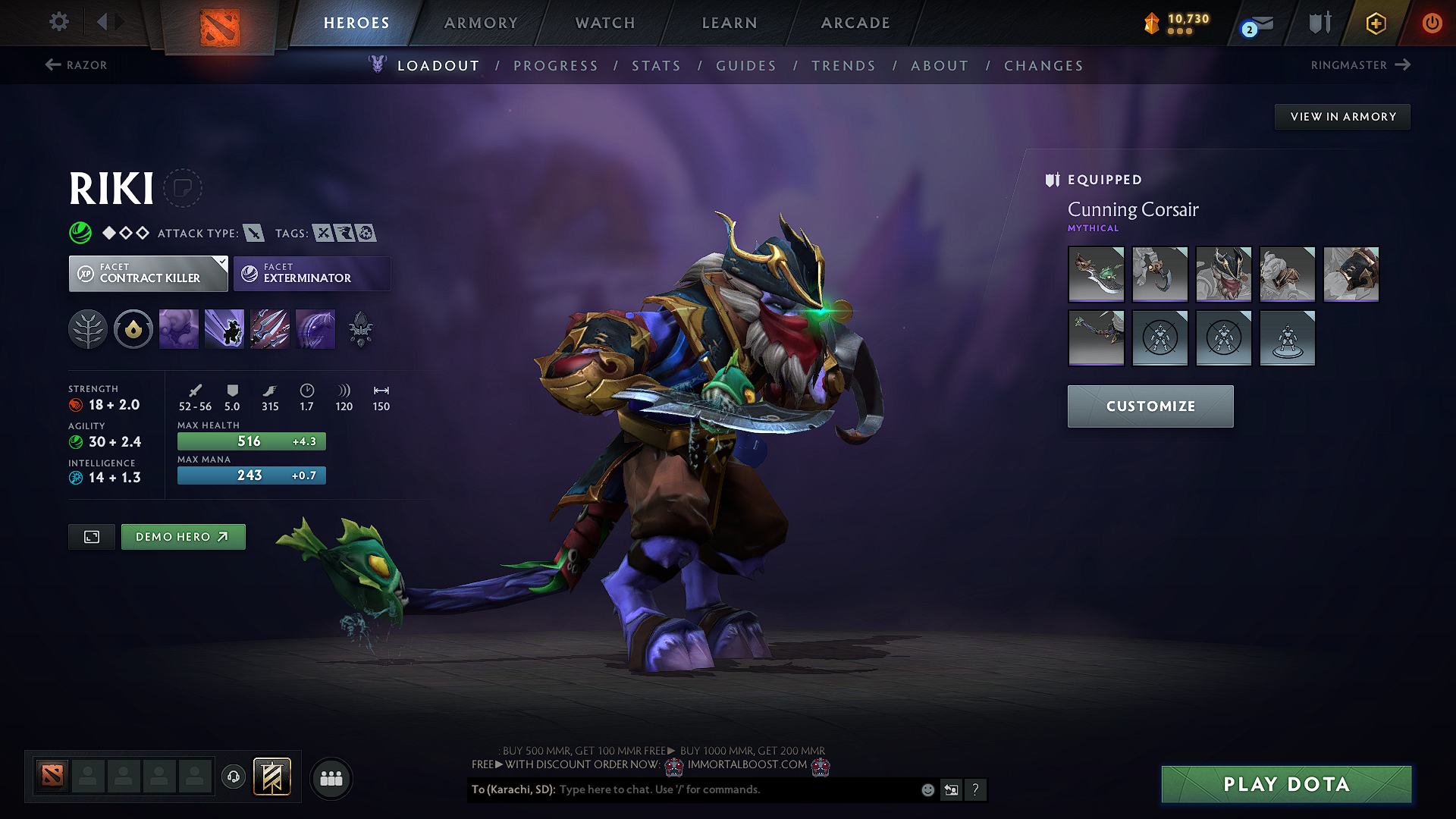Select the Exterminator facet
This screenshot has height=819, width=1456.
(x=312, y=274)
